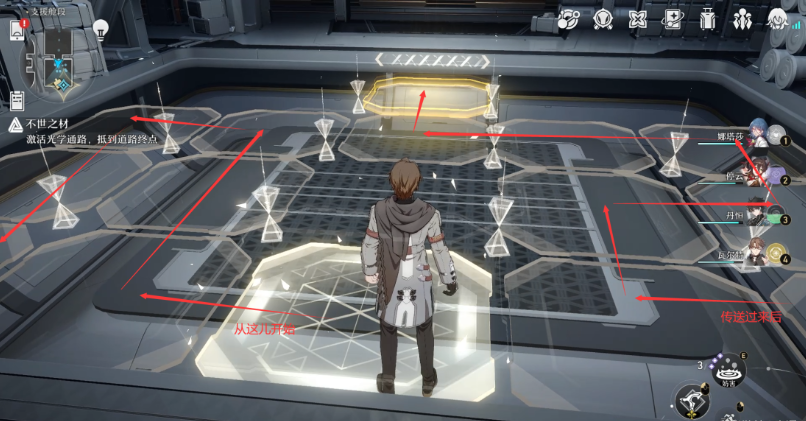Image resolution: width=806 pixels, height=421 pixels.
Task: Open the Warp star-card icon
Action: (674, 18)
